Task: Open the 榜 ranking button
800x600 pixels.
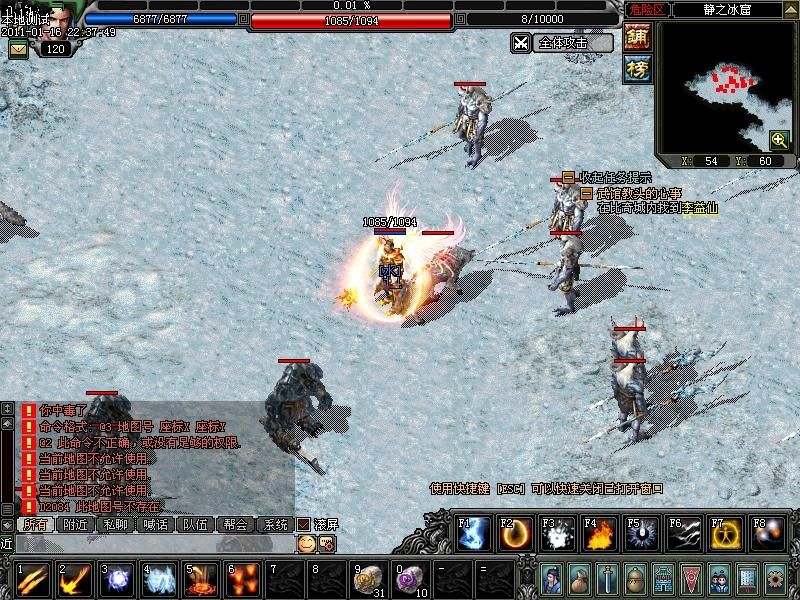Action: click(x=637, y=68)
